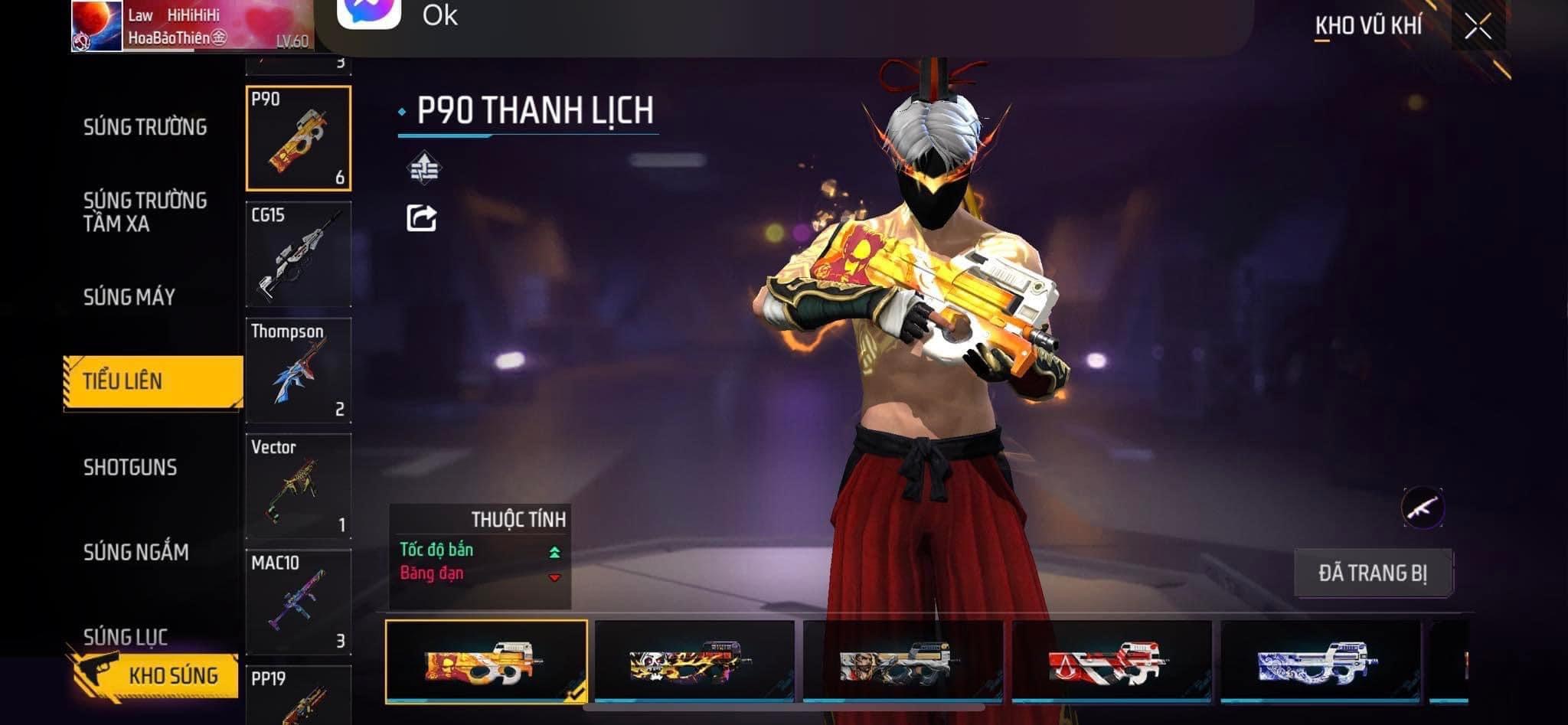Select the MAC10 weapon slot
The height and width of the screenshot is (725, 1568).
tap(299, 602)
